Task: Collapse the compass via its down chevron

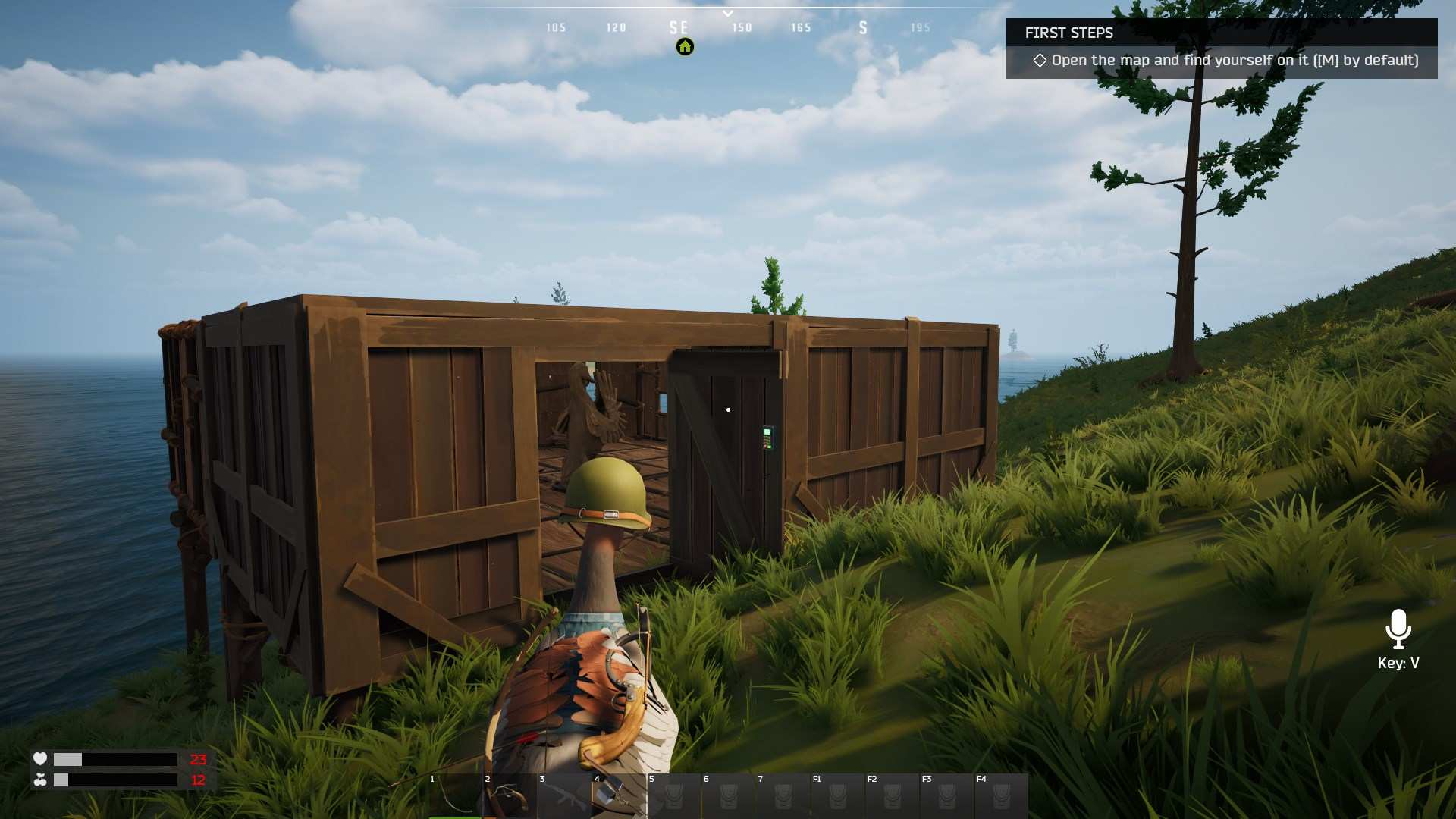Action: click(726, 13)
